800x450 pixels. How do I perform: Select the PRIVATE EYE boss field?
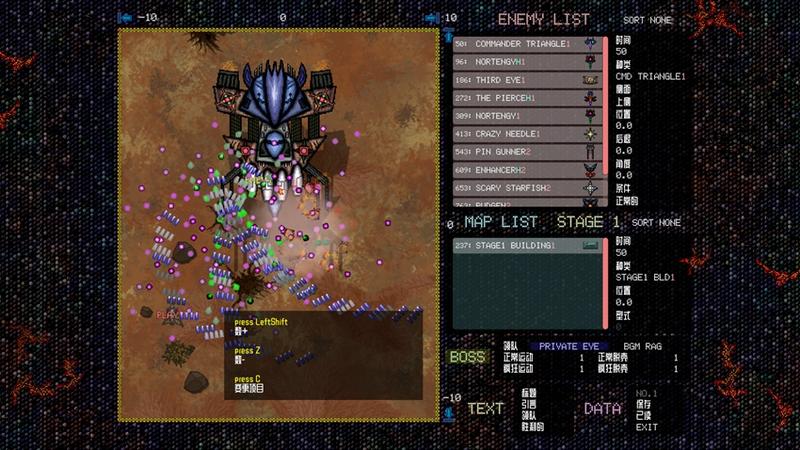click(x=570, y=346)
